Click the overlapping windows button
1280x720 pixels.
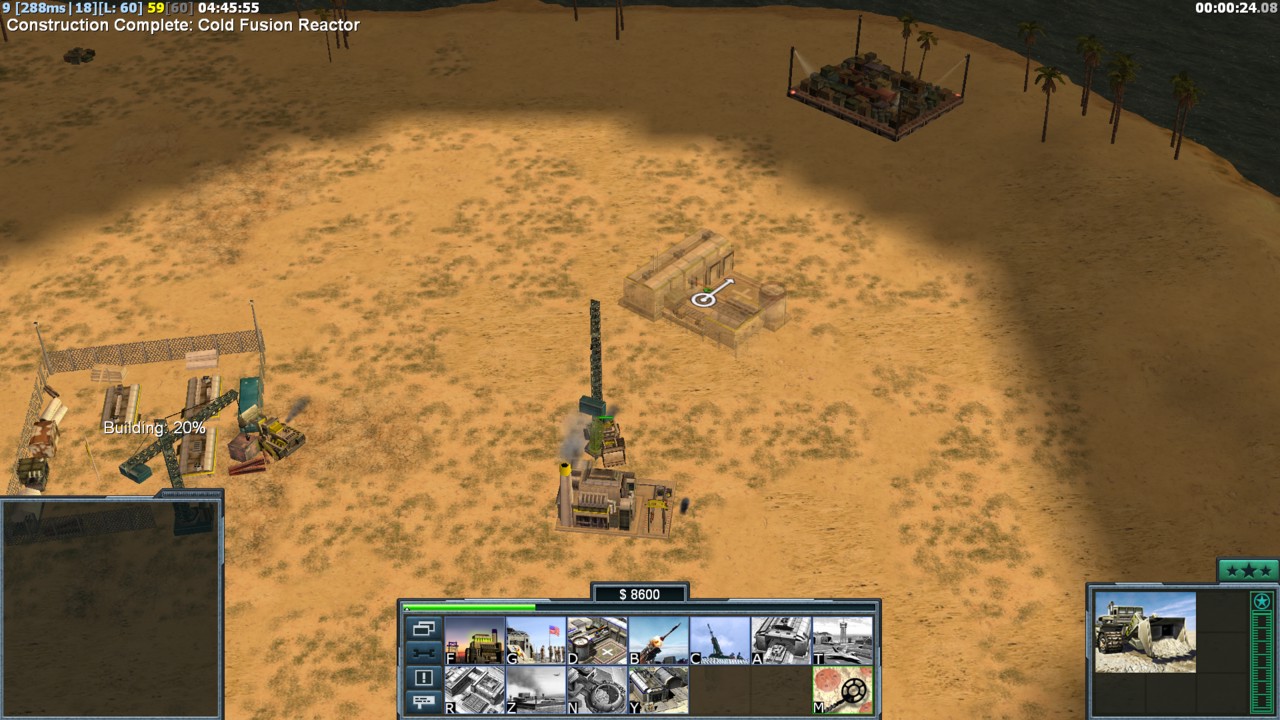coord(423,629)
